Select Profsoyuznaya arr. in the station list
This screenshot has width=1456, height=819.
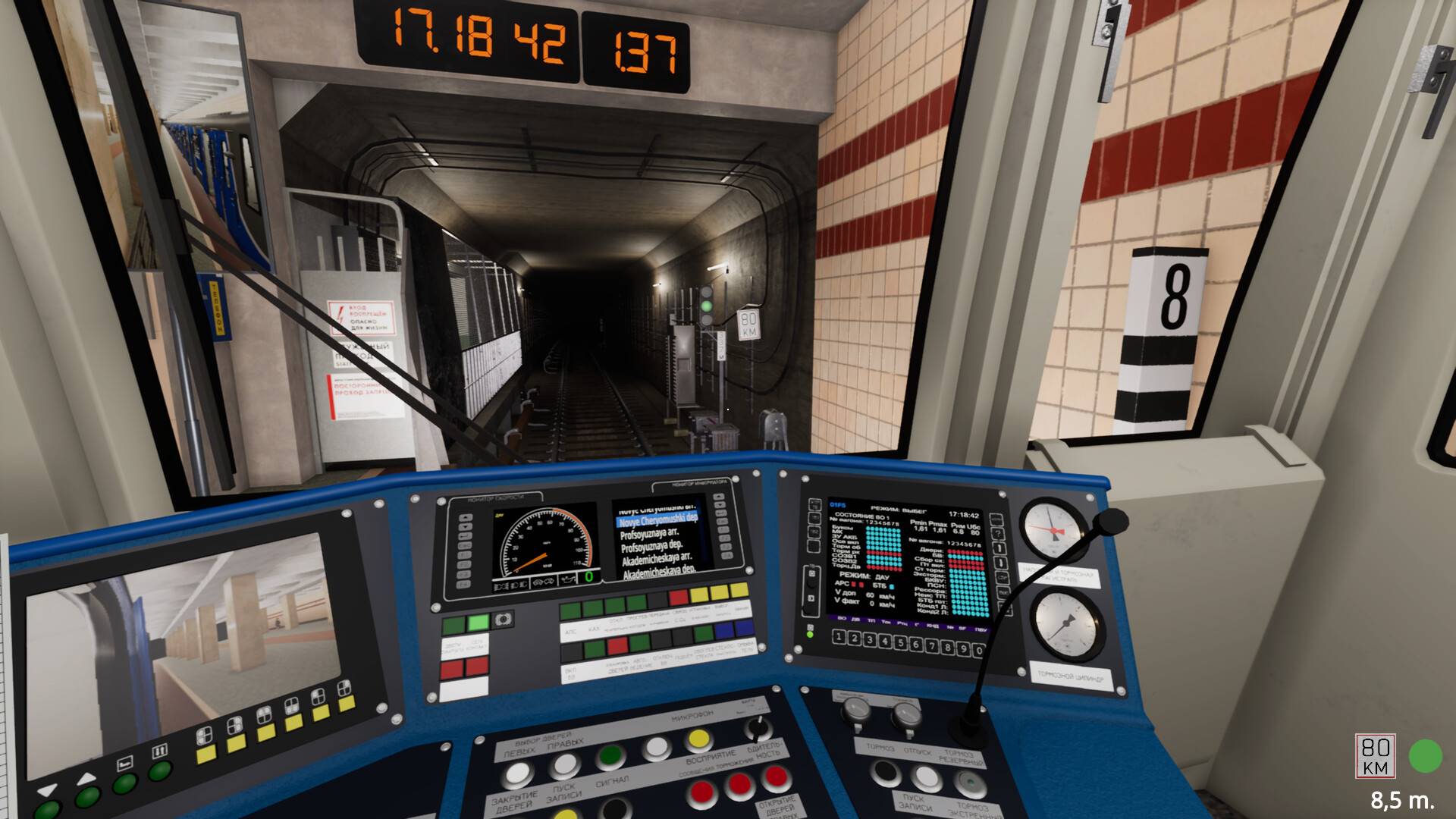click(x=650, y=535)
